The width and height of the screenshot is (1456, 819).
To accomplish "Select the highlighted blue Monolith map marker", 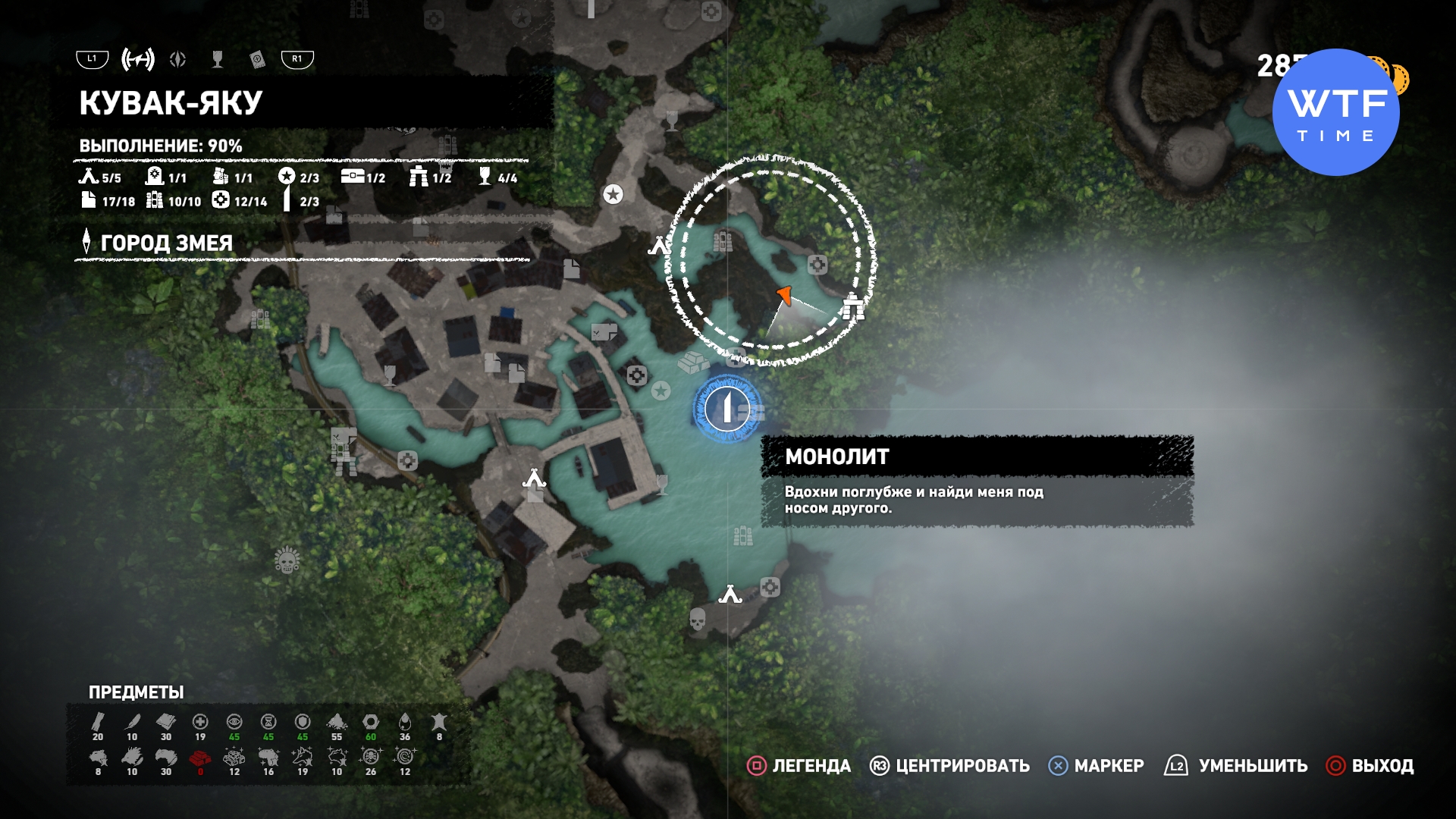I will tap(726, 409).
